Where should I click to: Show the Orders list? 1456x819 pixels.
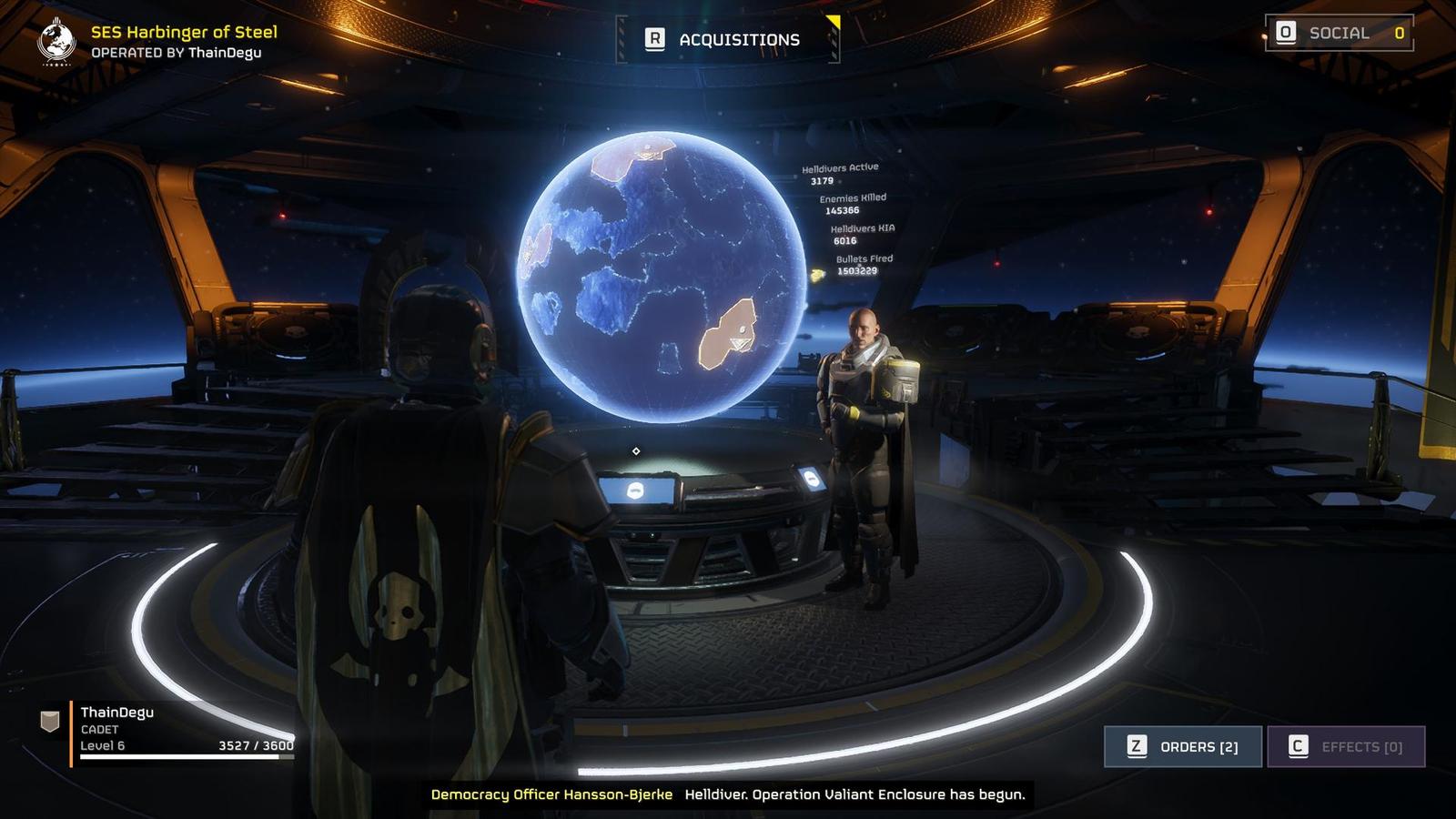[1182, 747]
